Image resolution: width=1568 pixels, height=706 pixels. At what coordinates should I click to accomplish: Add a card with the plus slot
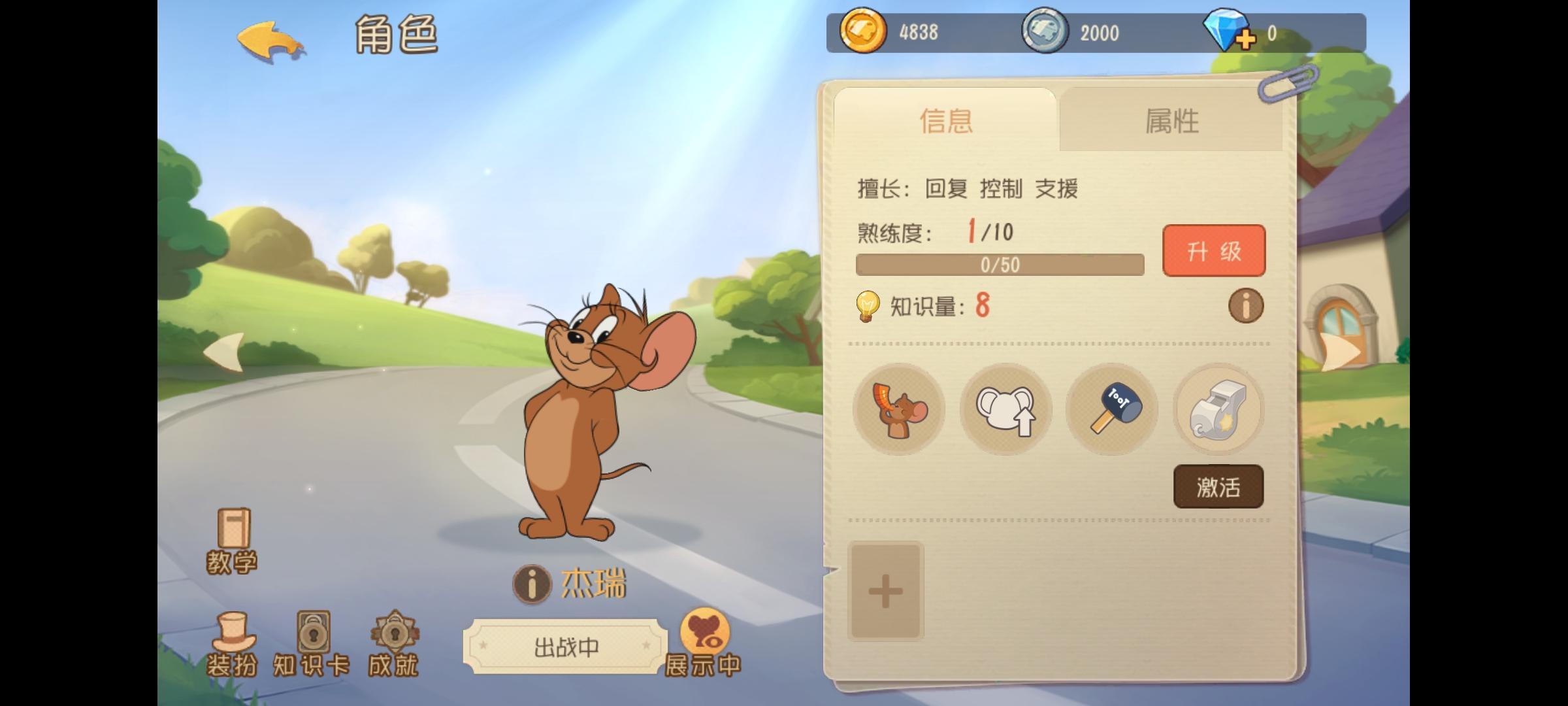click(x=885, y=592)
